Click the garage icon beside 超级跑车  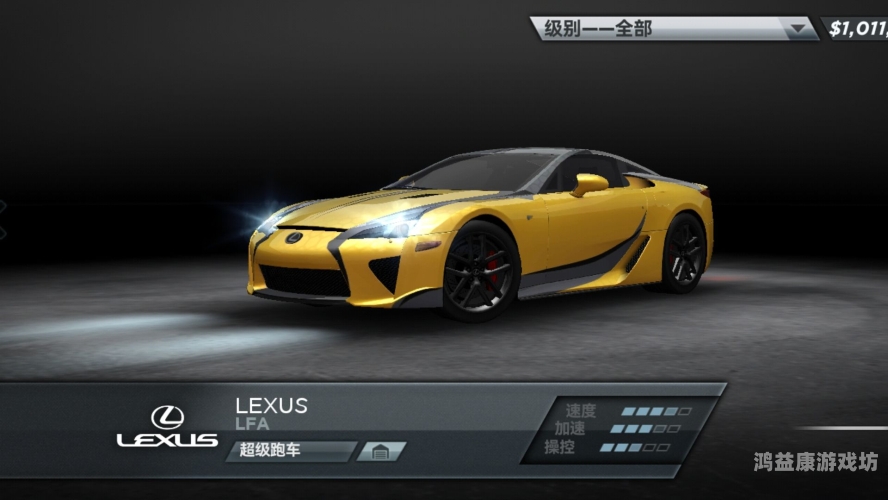381,451
